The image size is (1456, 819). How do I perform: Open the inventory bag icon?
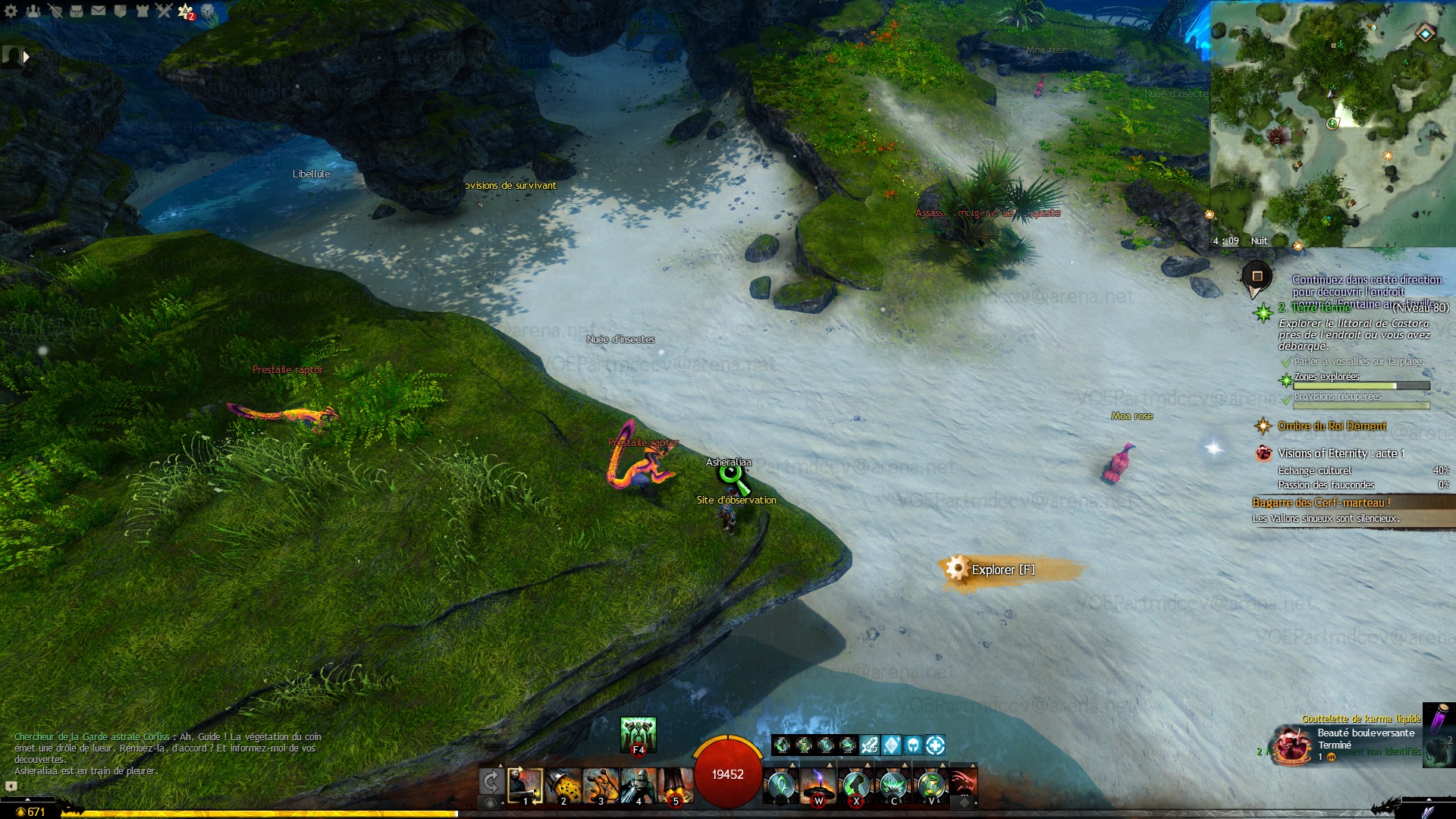(x=77, y=11)
